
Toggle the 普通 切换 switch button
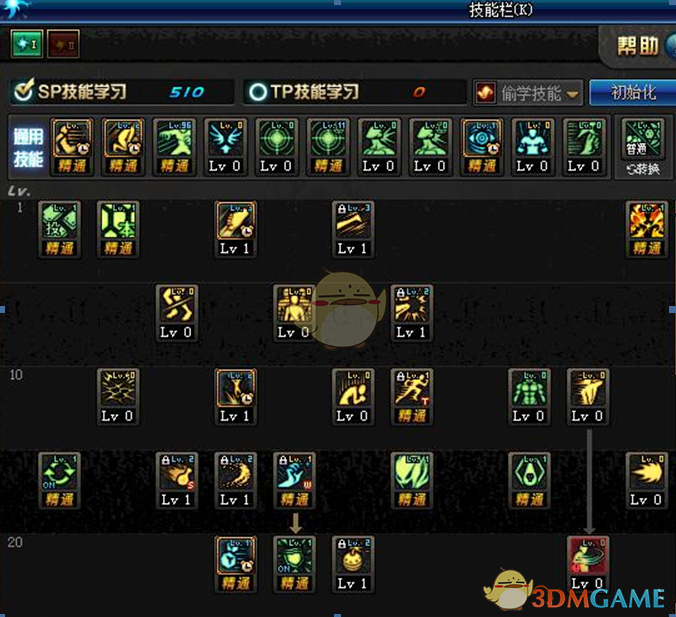[641, 147]
